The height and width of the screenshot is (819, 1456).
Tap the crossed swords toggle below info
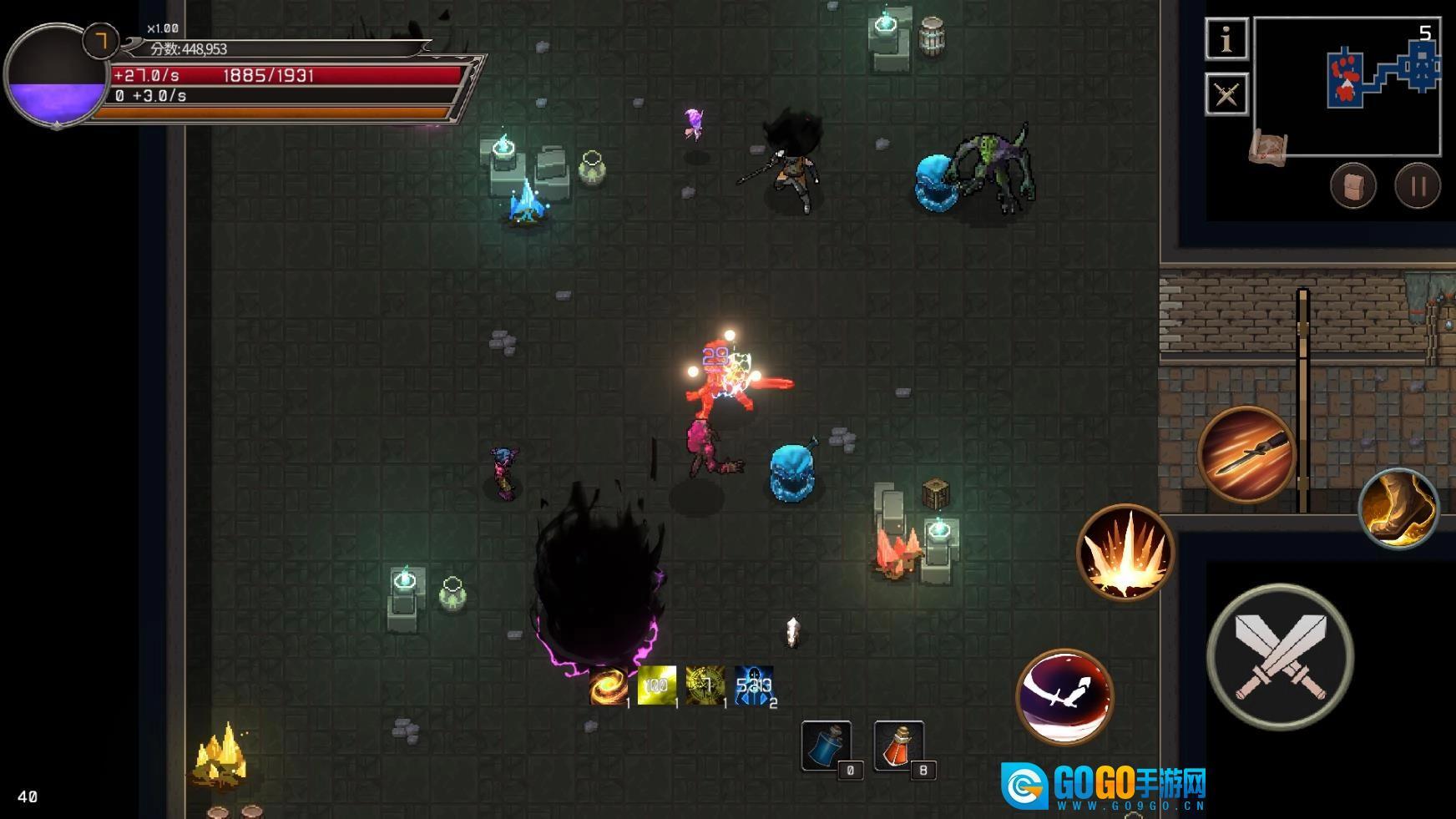(1226, 94)
